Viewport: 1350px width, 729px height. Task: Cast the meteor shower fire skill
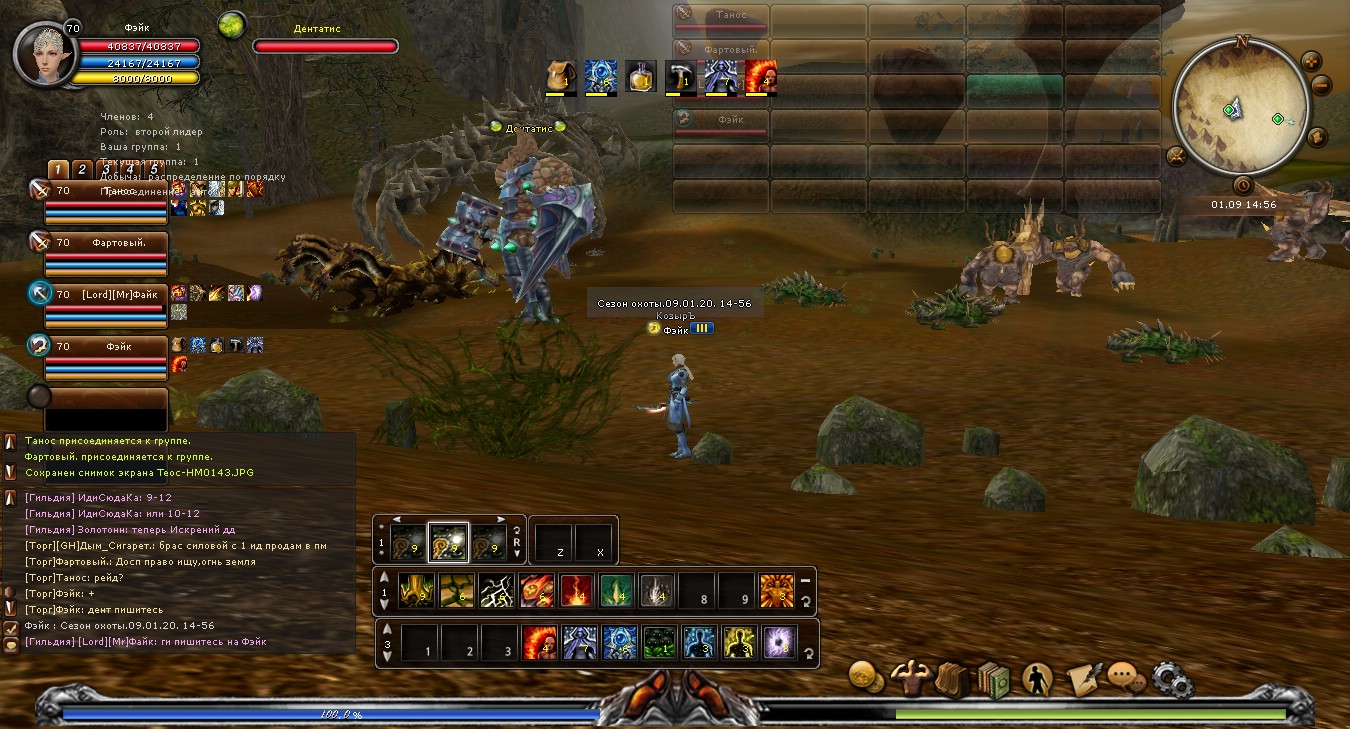[x=538, y=592]
